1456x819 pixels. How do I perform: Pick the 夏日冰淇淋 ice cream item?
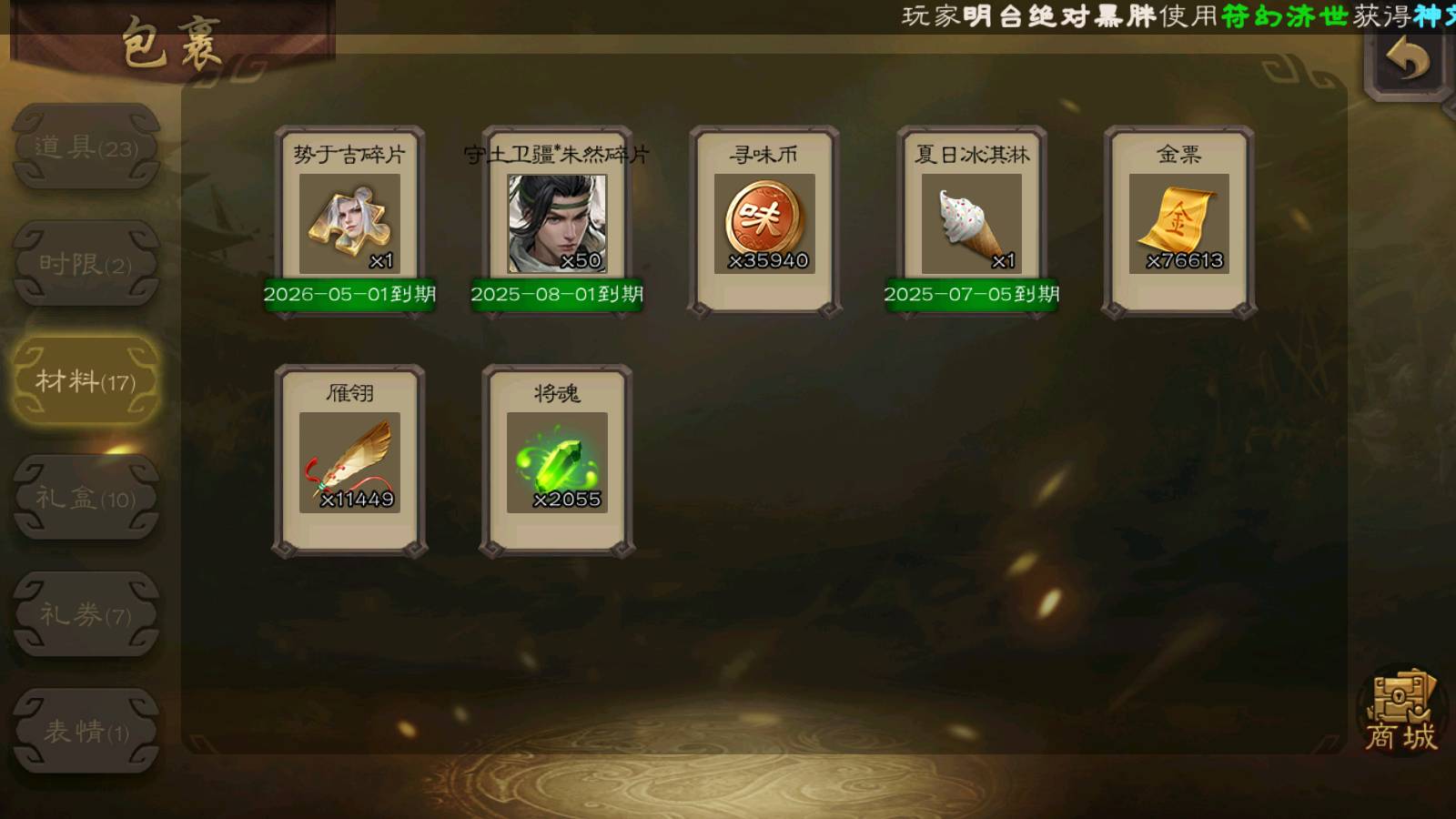point(972,223)
